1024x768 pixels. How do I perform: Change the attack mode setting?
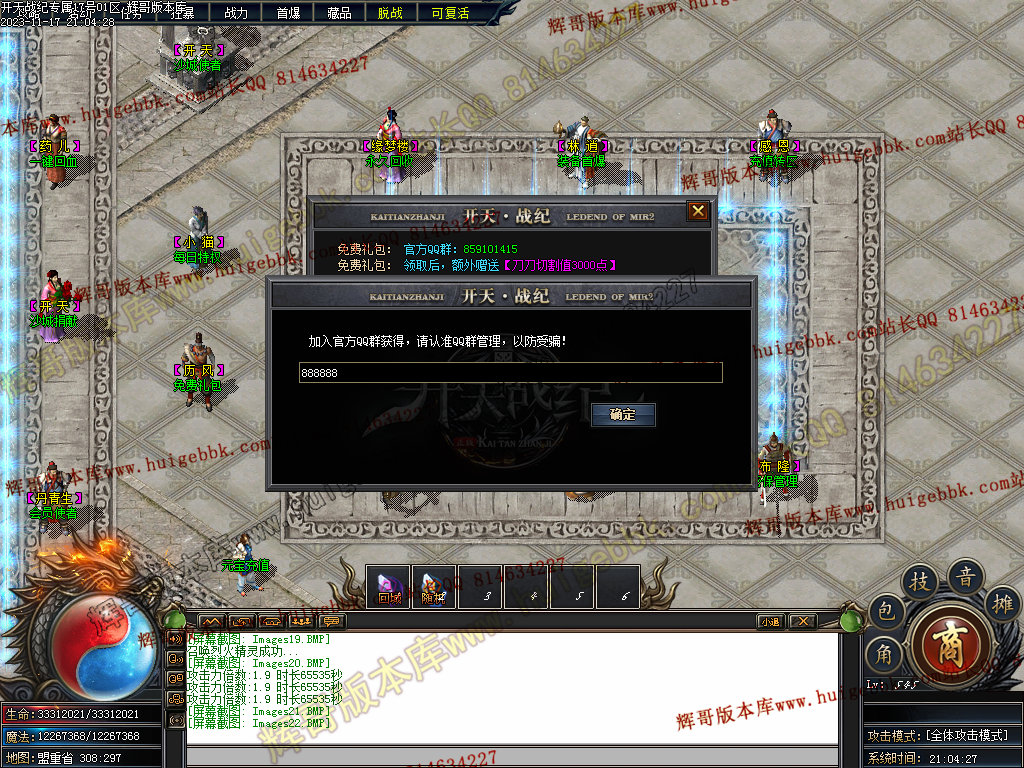(938, 735)
